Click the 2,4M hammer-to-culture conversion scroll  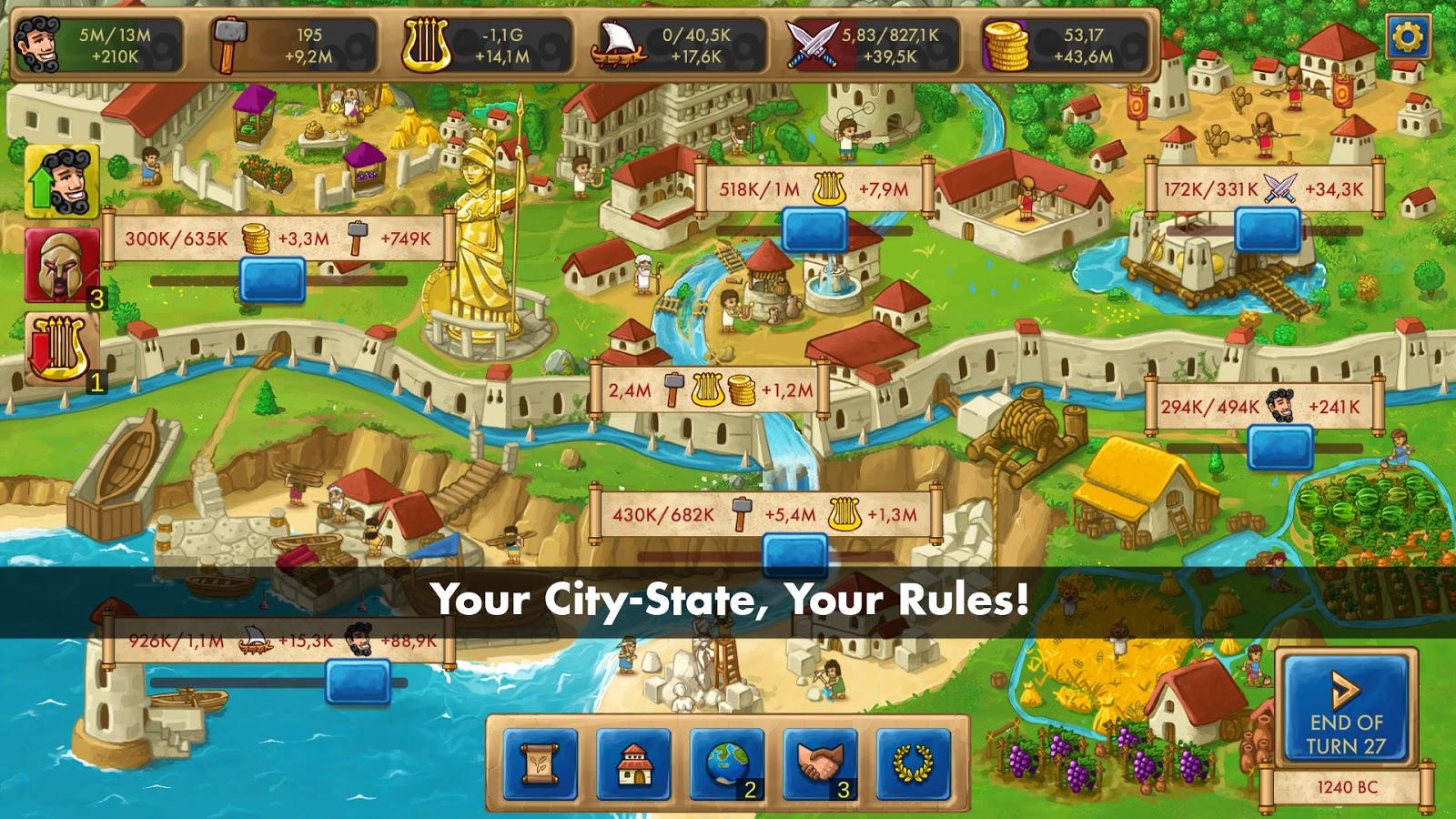710,390
